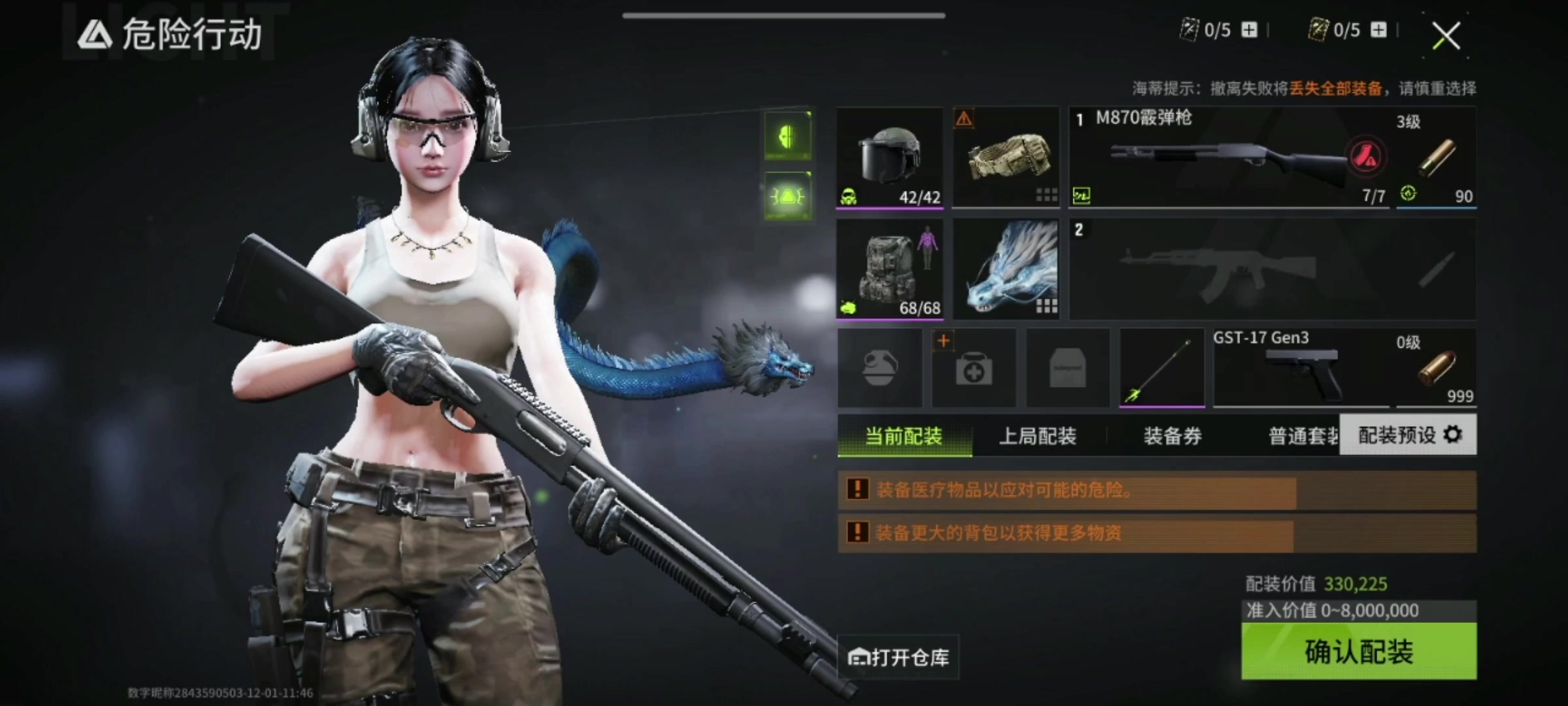
Task: Select the blue dragon backpack slot
Action: click(x=1005, y=269)
